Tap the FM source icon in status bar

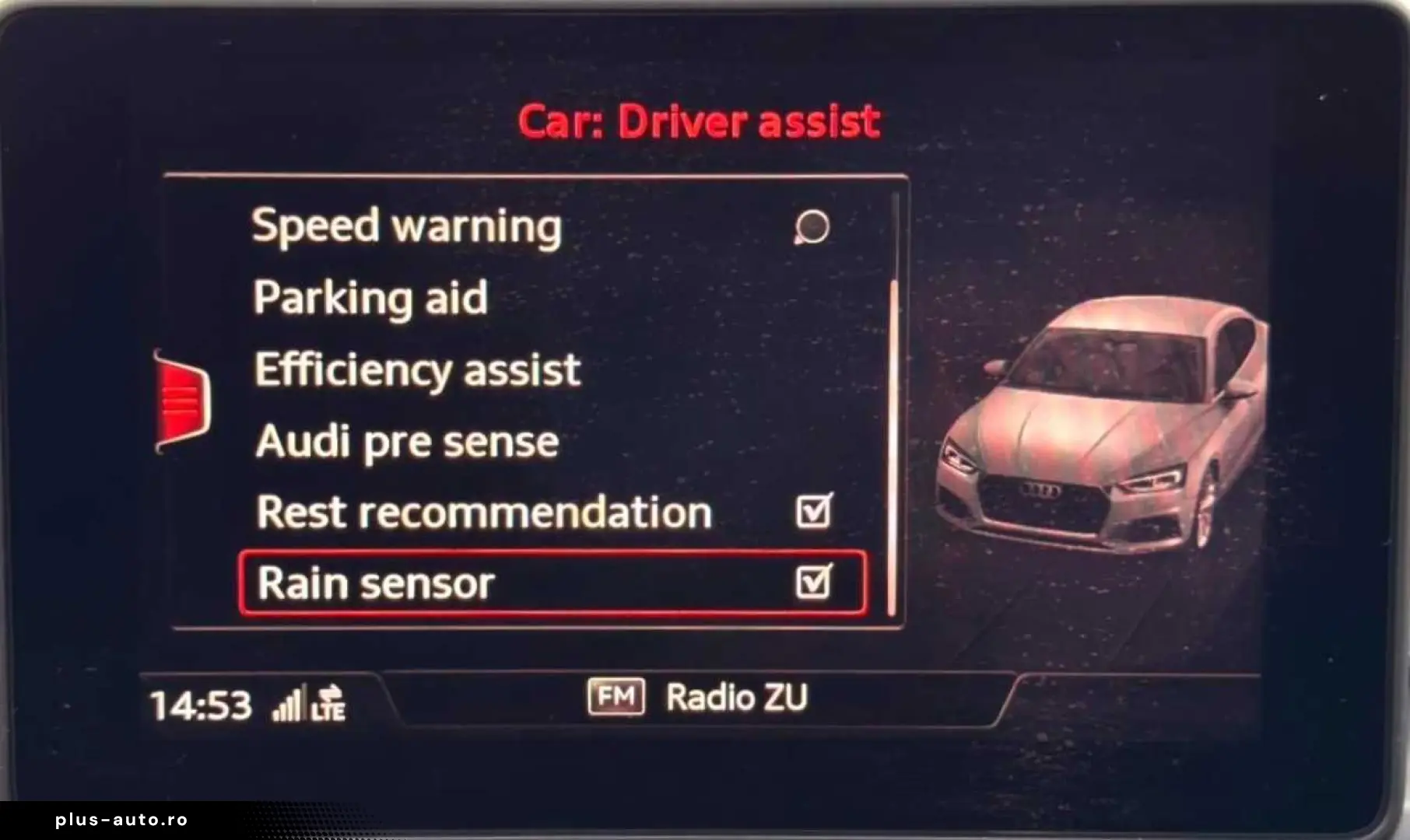tap(617, 698)
